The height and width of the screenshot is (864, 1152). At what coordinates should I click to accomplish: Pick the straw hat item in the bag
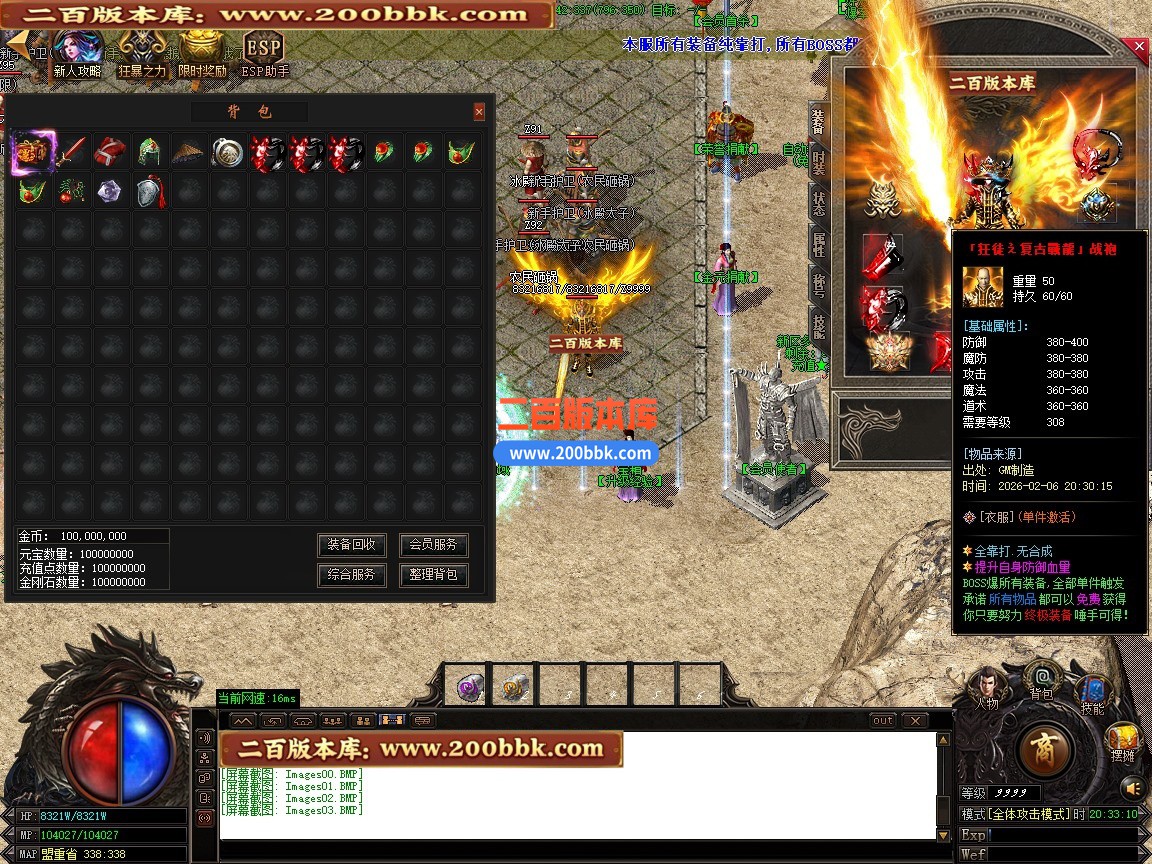188,153
